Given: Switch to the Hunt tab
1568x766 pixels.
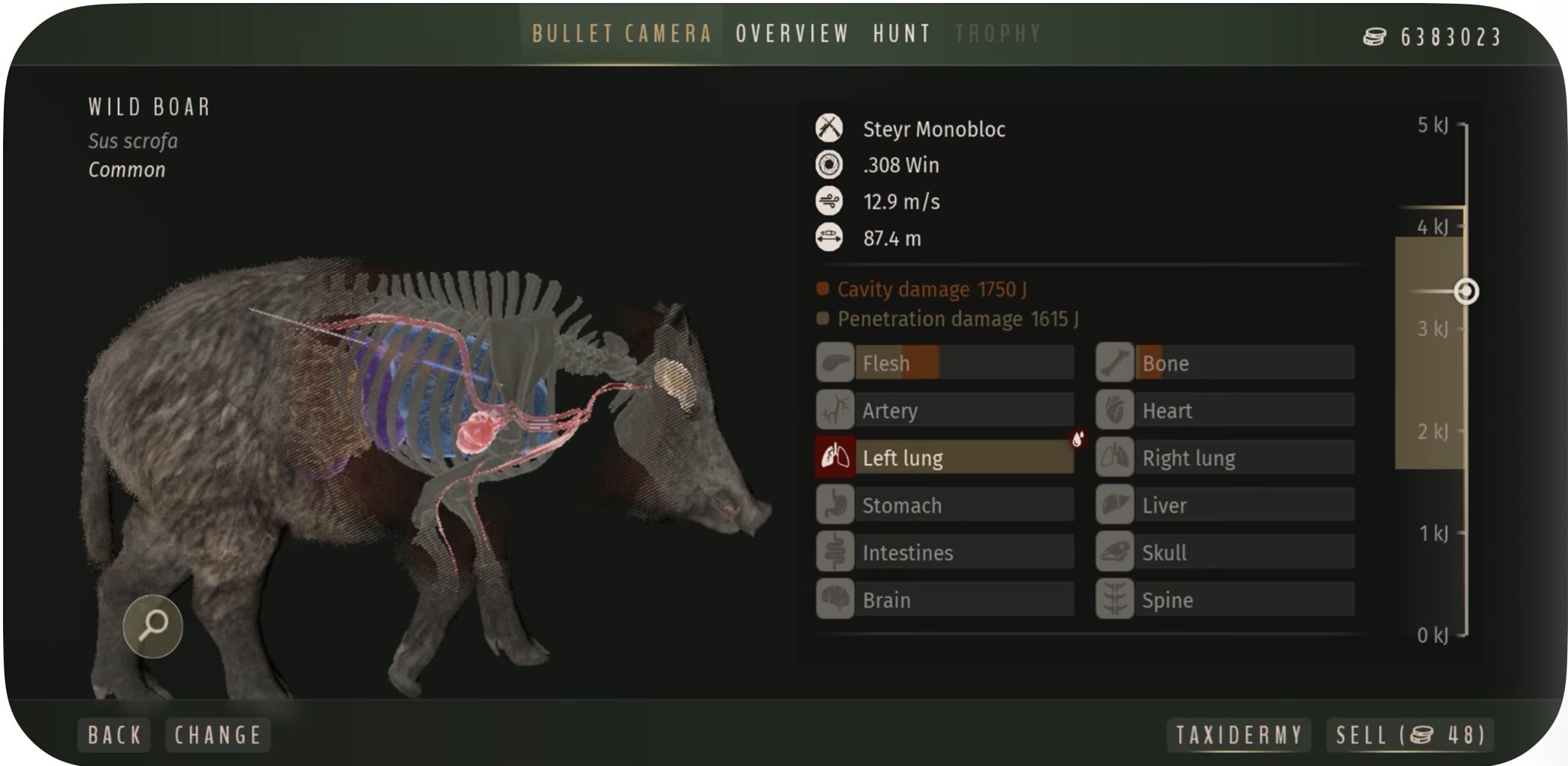Looking at the screenshot, I should coord(901,34).
